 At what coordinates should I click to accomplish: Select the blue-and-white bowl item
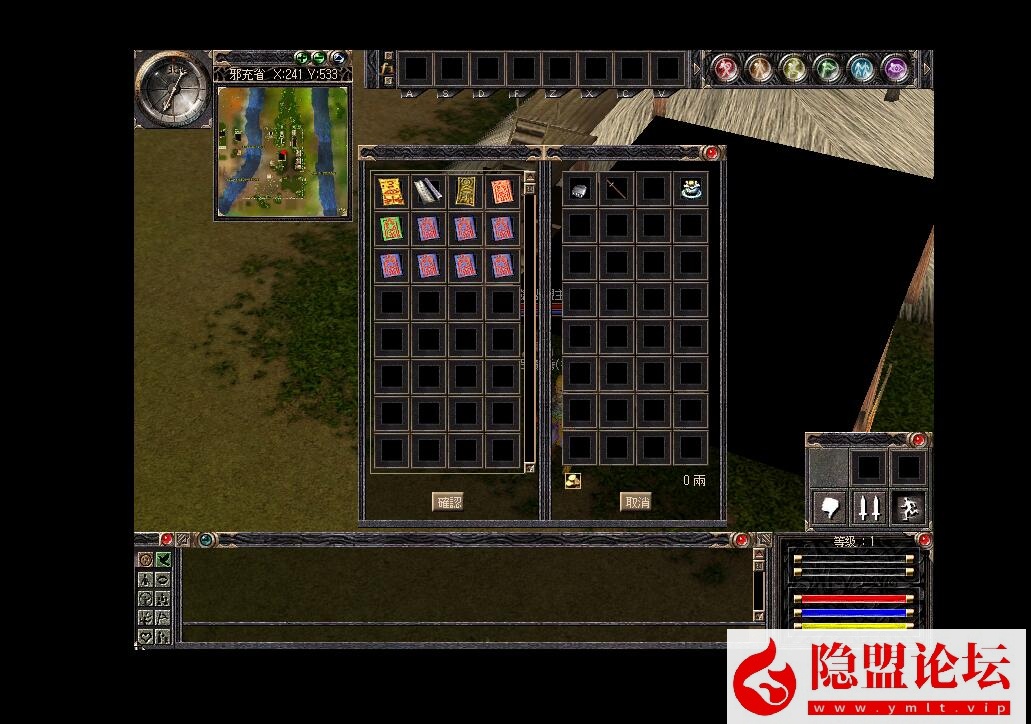click(690, 189)
